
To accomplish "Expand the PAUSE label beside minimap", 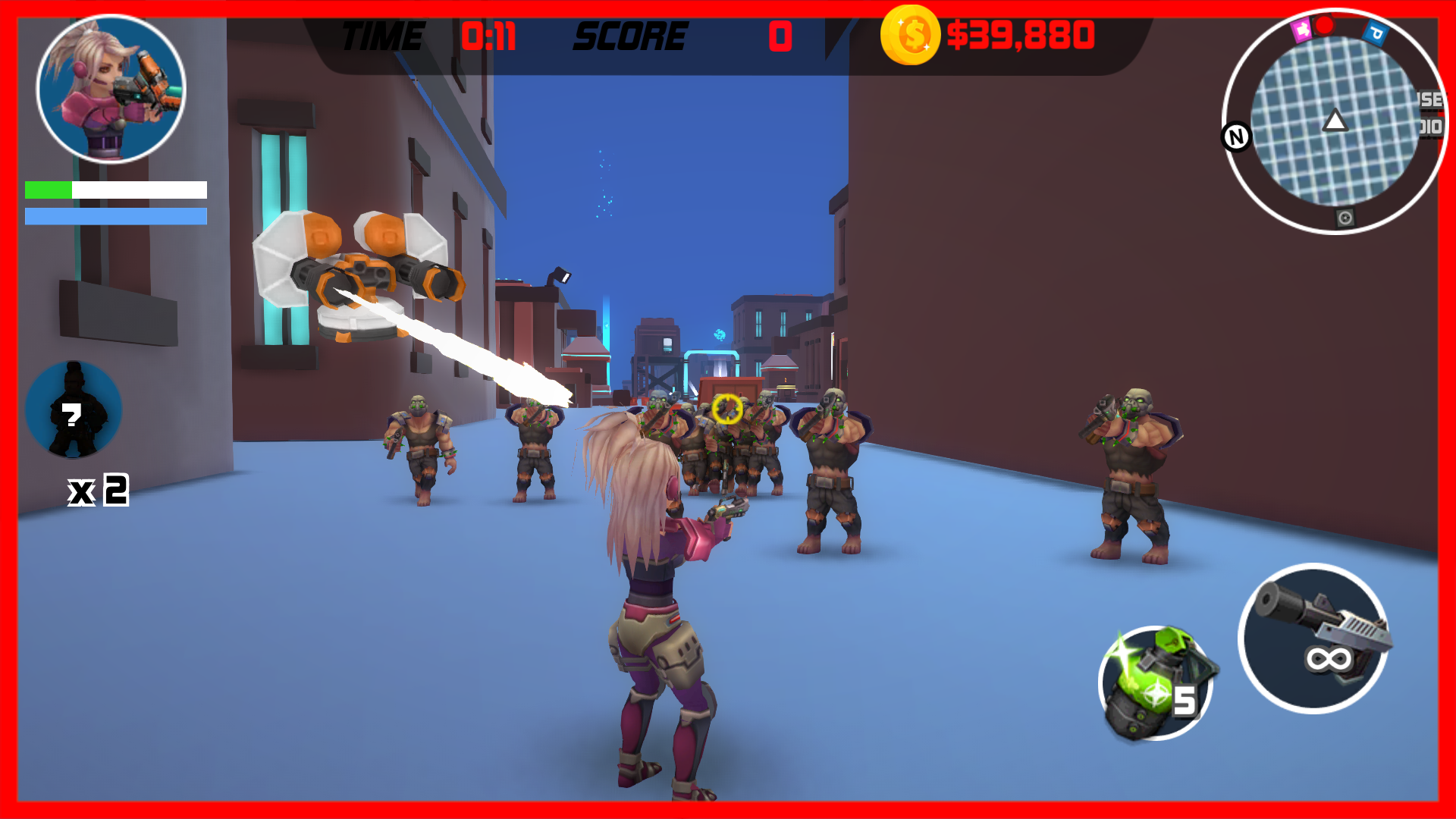I will click(x=1429, y=99).
